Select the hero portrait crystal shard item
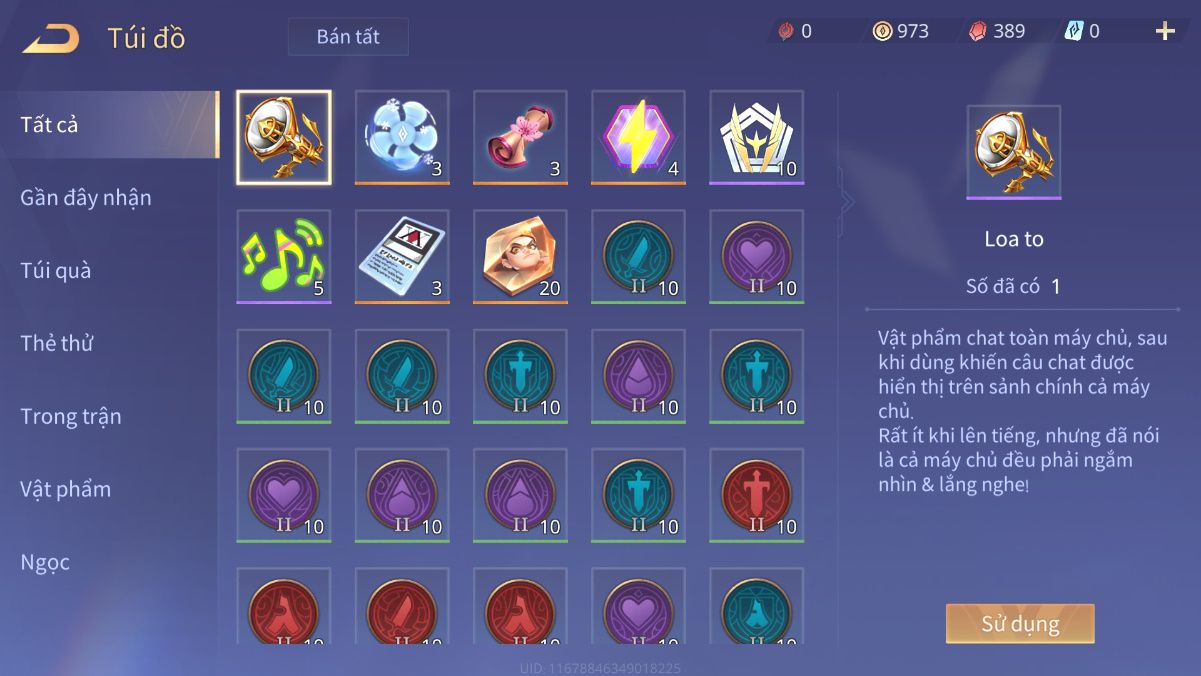 pos(520,257)
